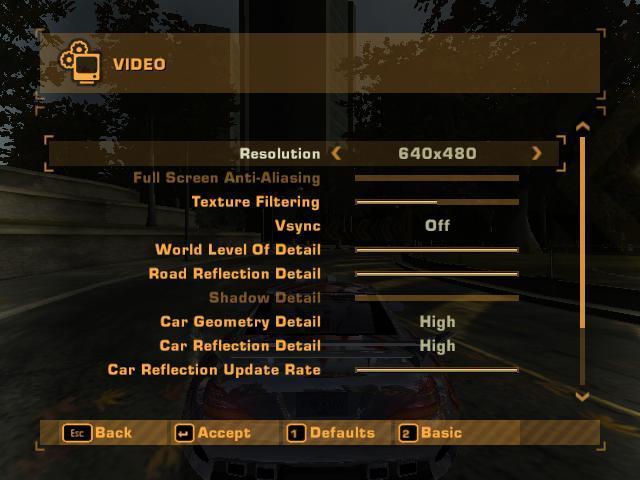
Task: Click the scrollbar's up arrow
Action: (x=583, y=127)
